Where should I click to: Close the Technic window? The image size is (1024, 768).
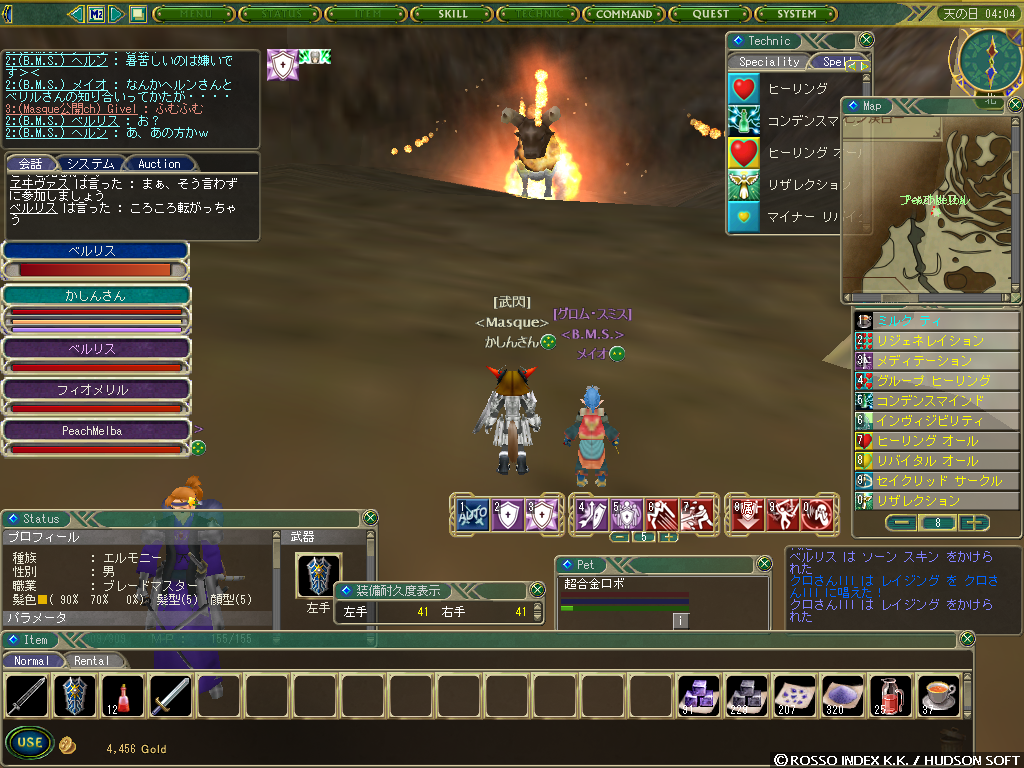pos(866,40)
